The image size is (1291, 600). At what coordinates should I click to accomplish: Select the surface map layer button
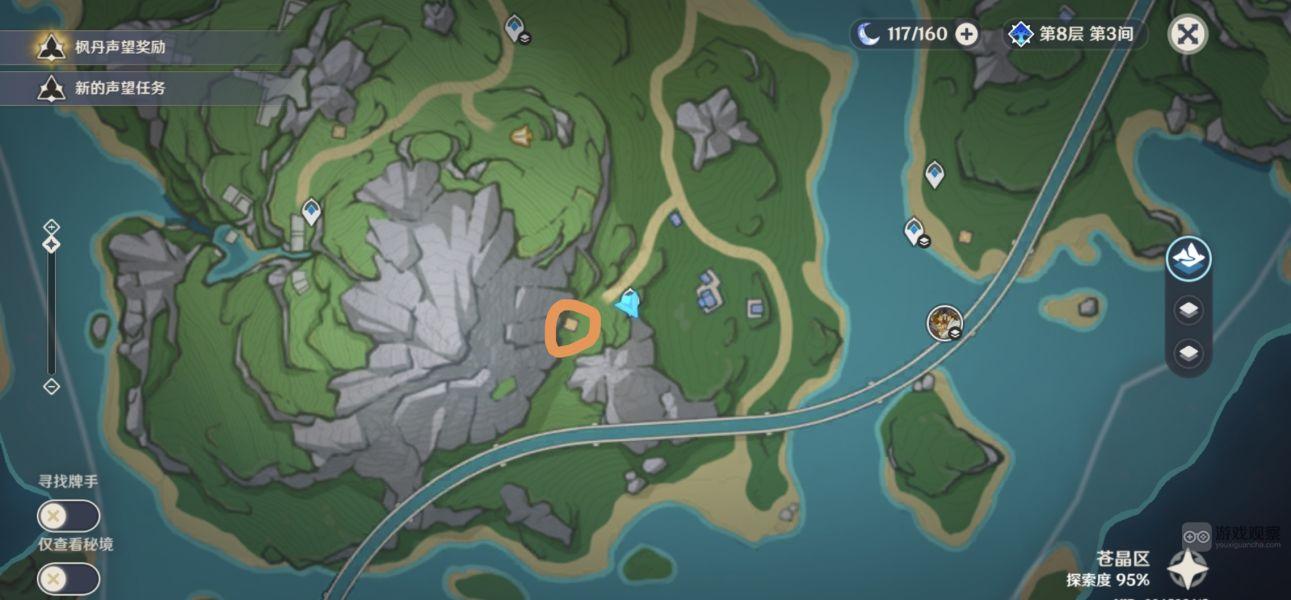tap(1189, 260)
